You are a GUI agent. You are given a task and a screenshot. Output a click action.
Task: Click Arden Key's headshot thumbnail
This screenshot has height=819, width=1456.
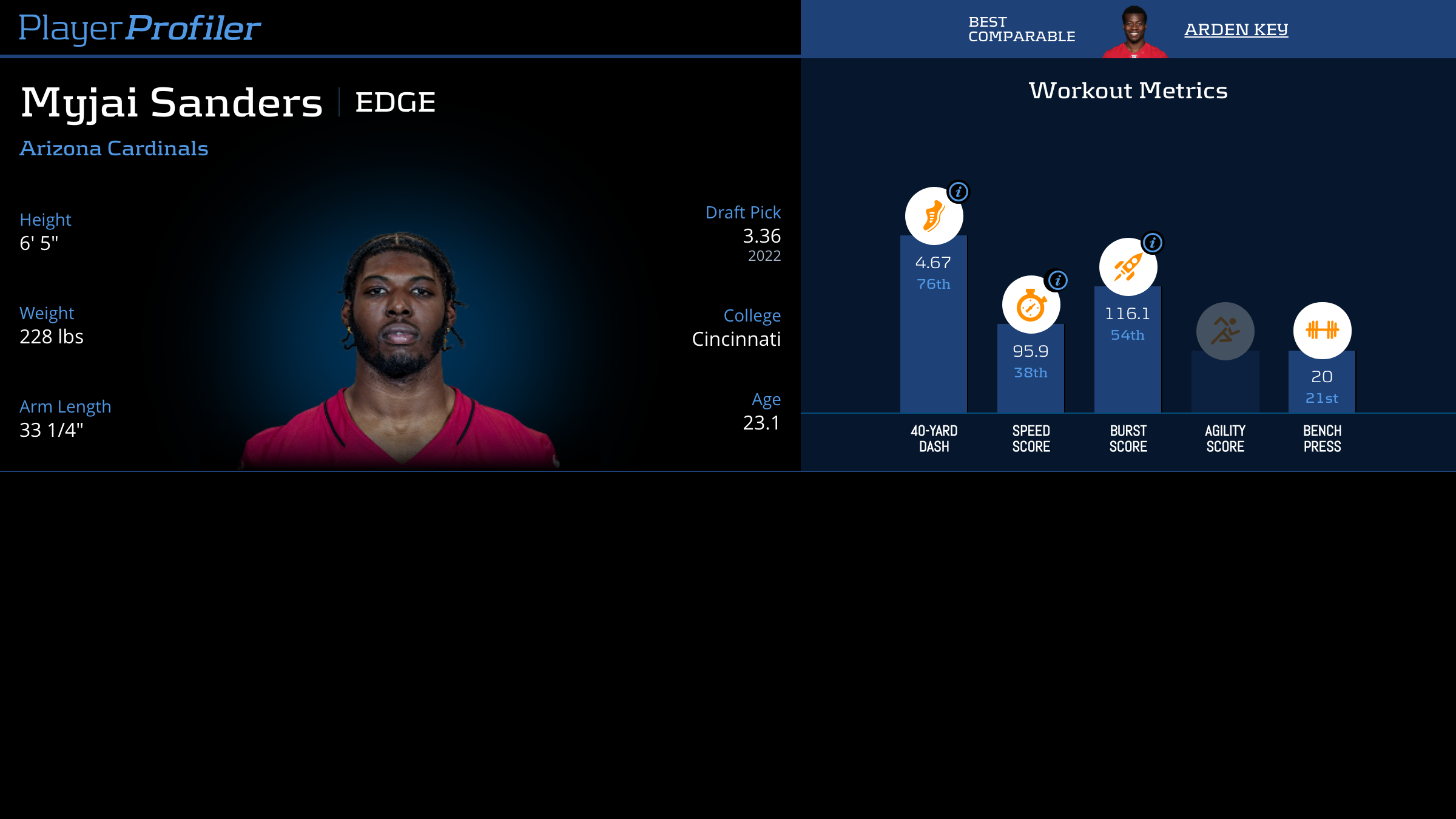[x=1134, y=32]
